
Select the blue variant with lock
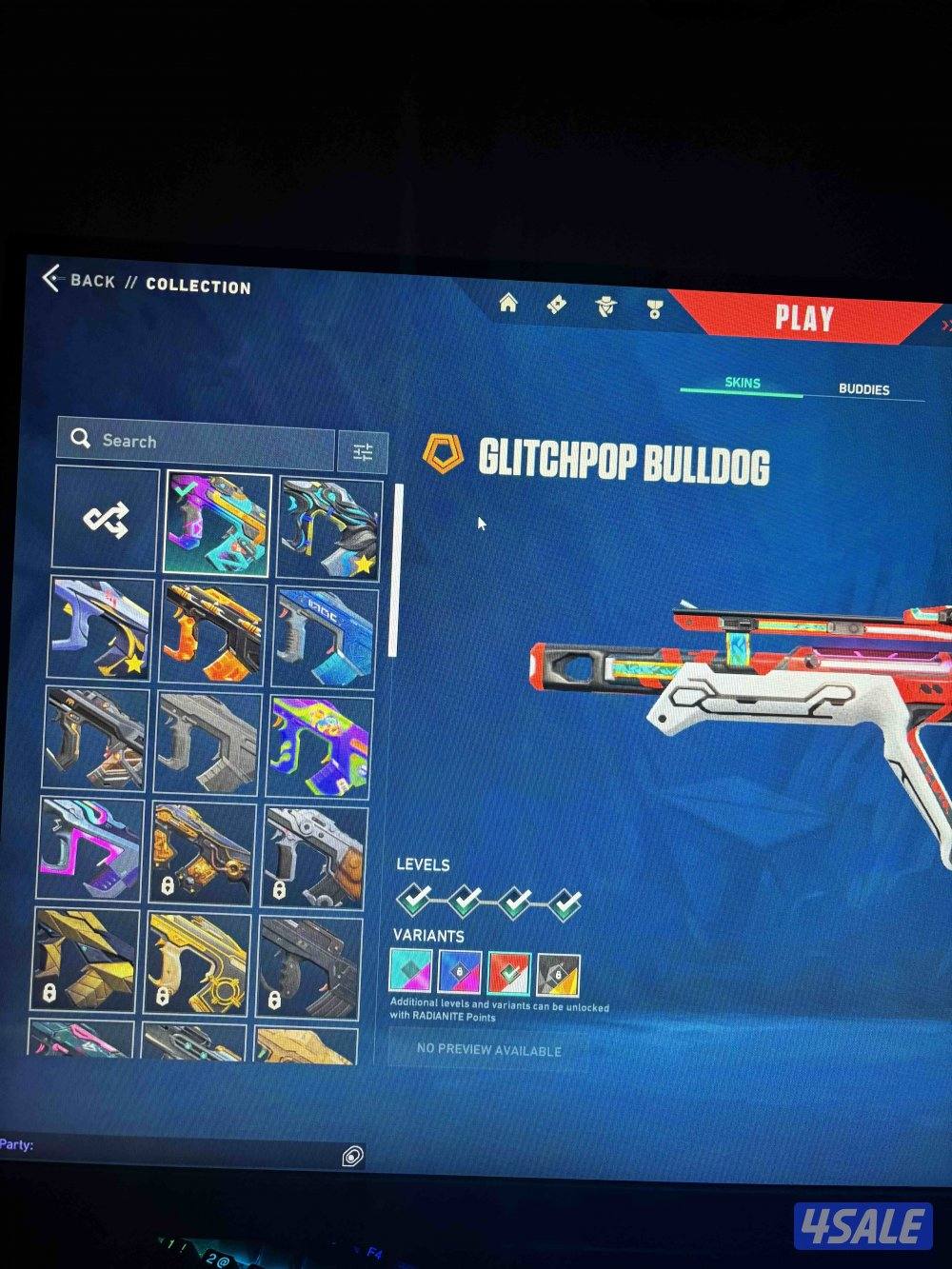460,973
